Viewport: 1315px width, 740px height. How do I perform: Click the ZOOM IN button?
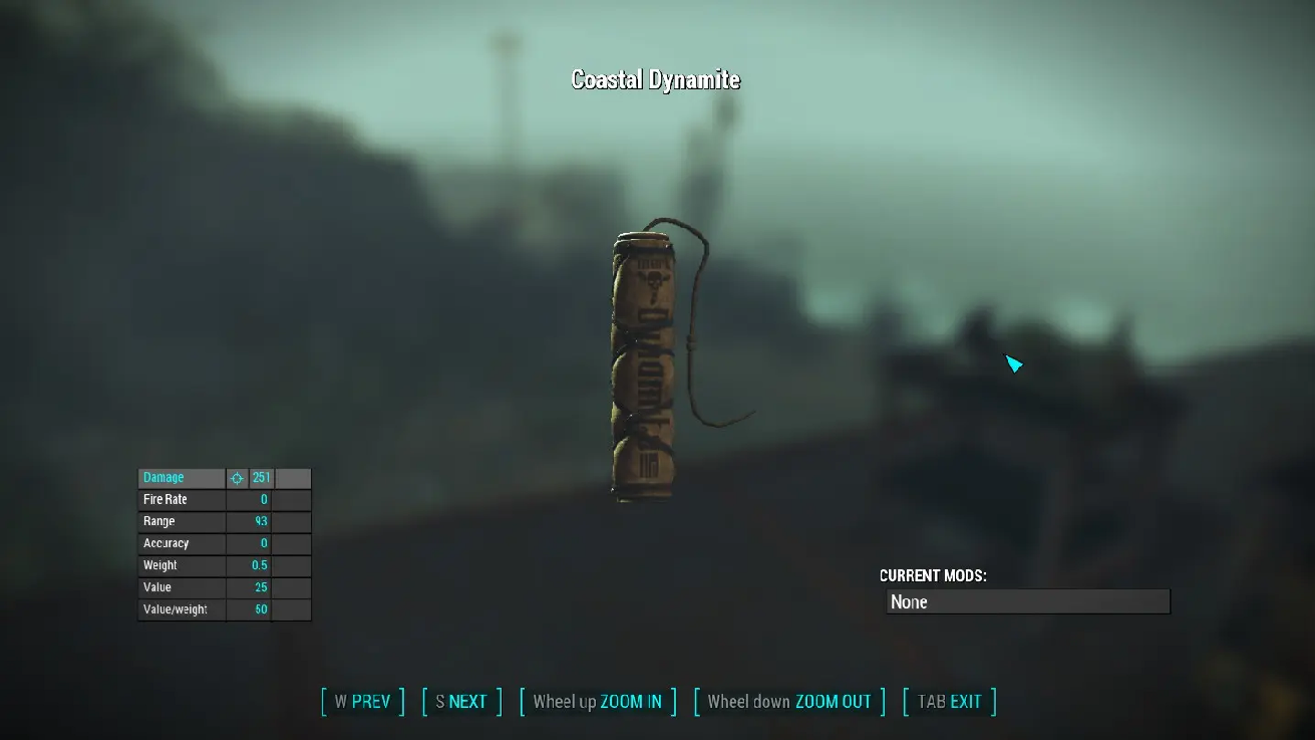click(597, 701)
